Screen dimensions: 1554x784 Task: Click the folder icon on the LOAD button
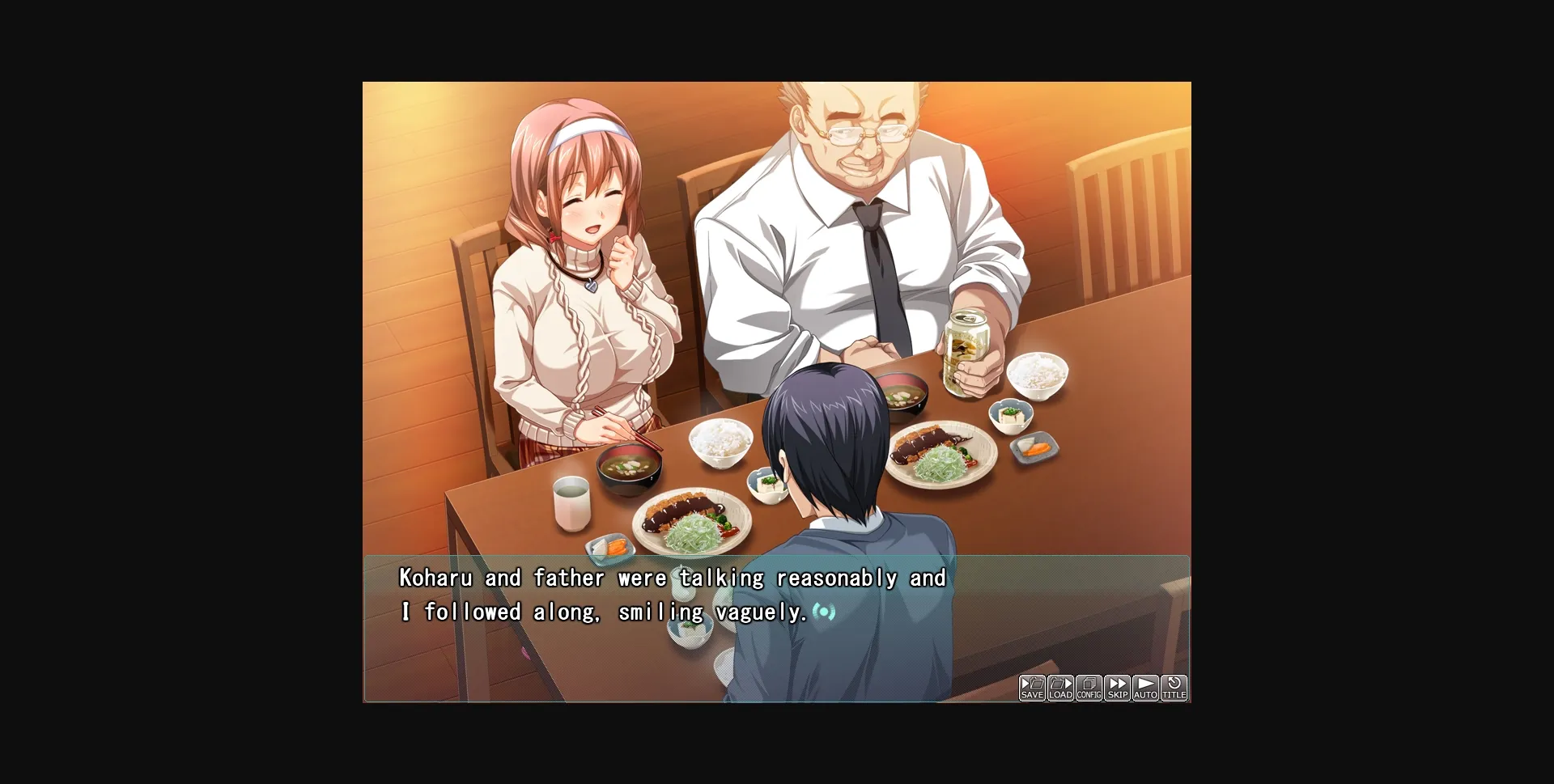1057,683
